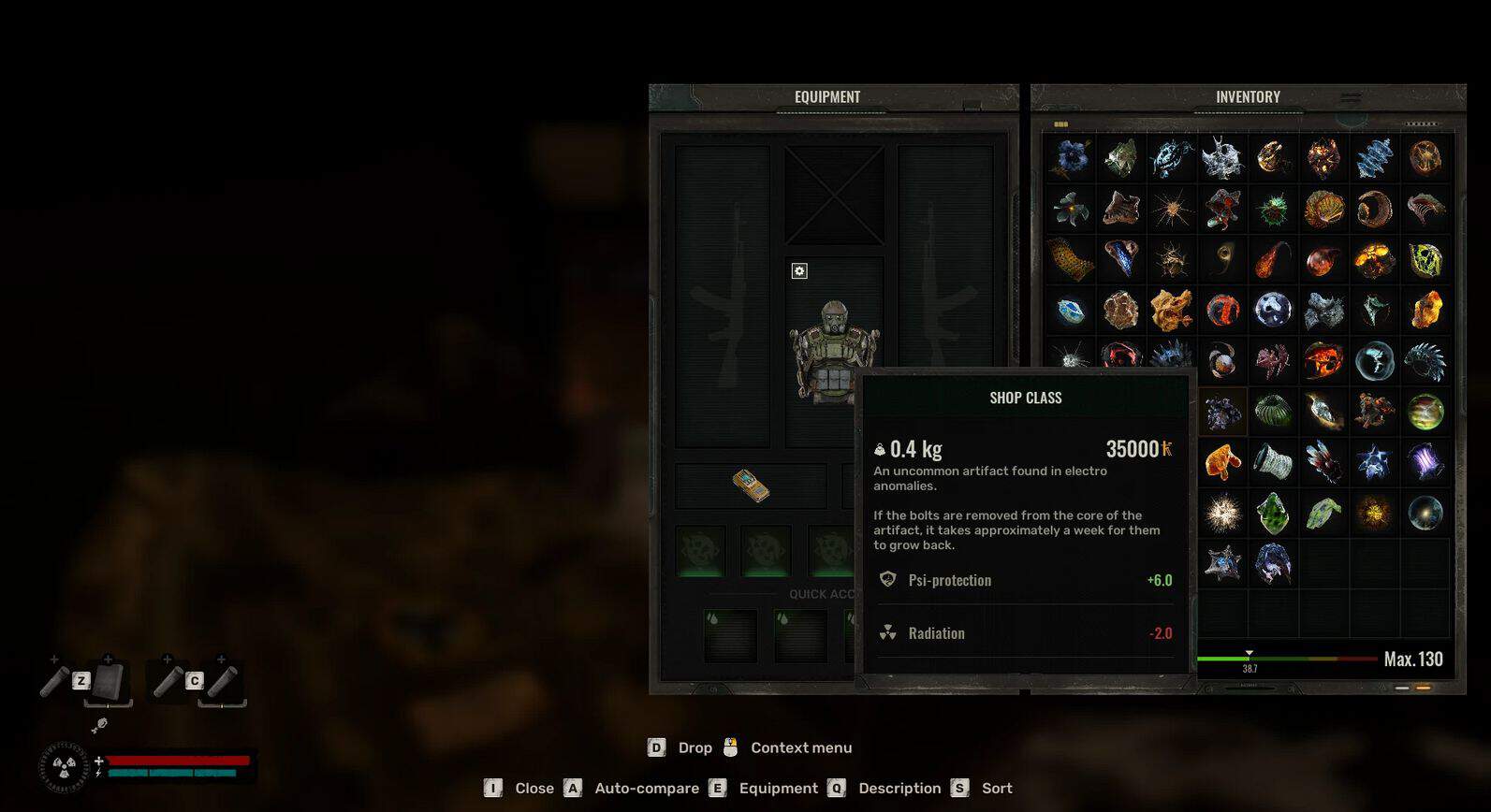This screenshot has height=812, width=1491.
Task: Select the dark bubble with glowing center
Action: tap(1425, 513)
